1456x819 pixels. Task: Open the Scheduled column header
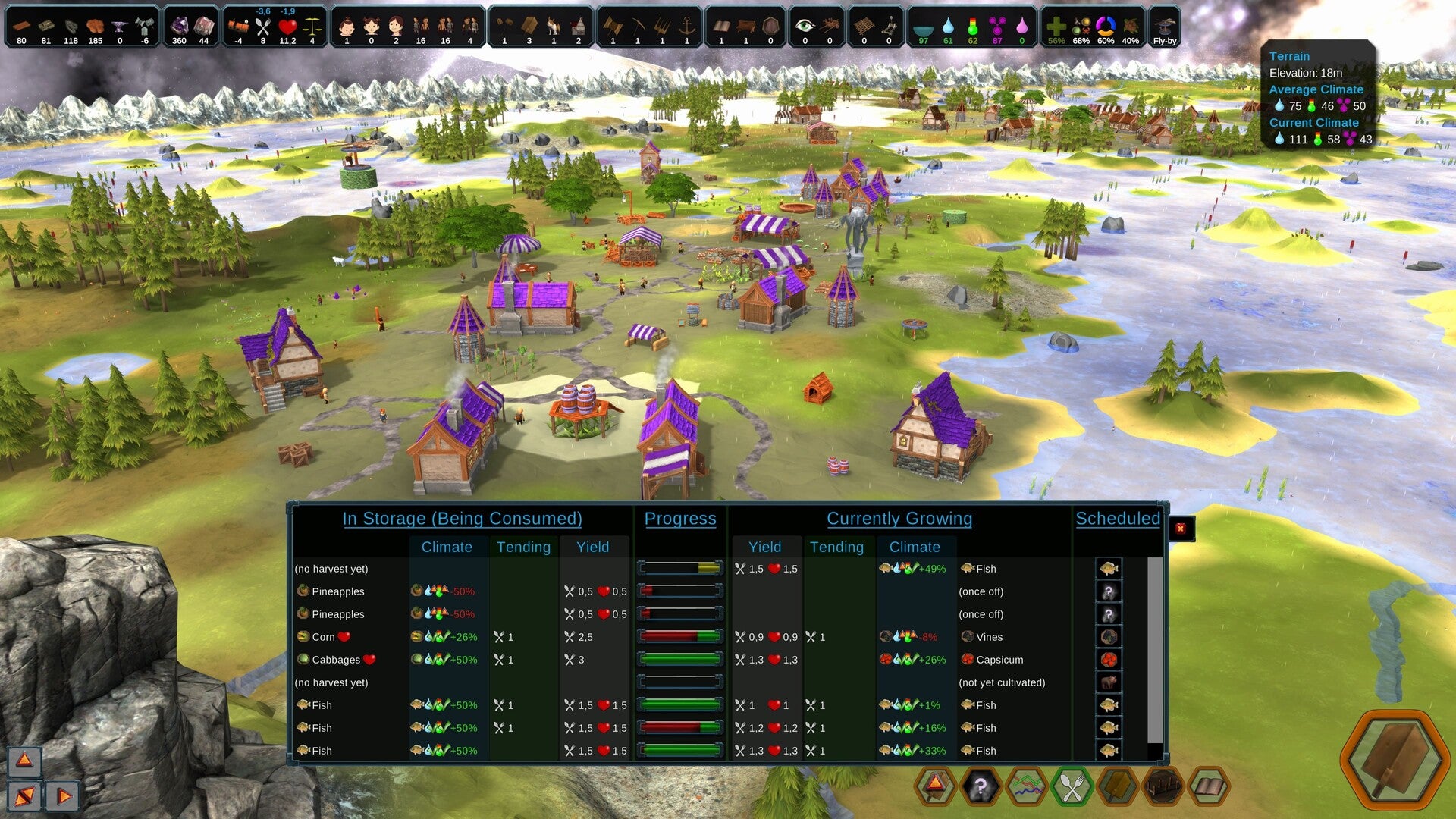1118,519
